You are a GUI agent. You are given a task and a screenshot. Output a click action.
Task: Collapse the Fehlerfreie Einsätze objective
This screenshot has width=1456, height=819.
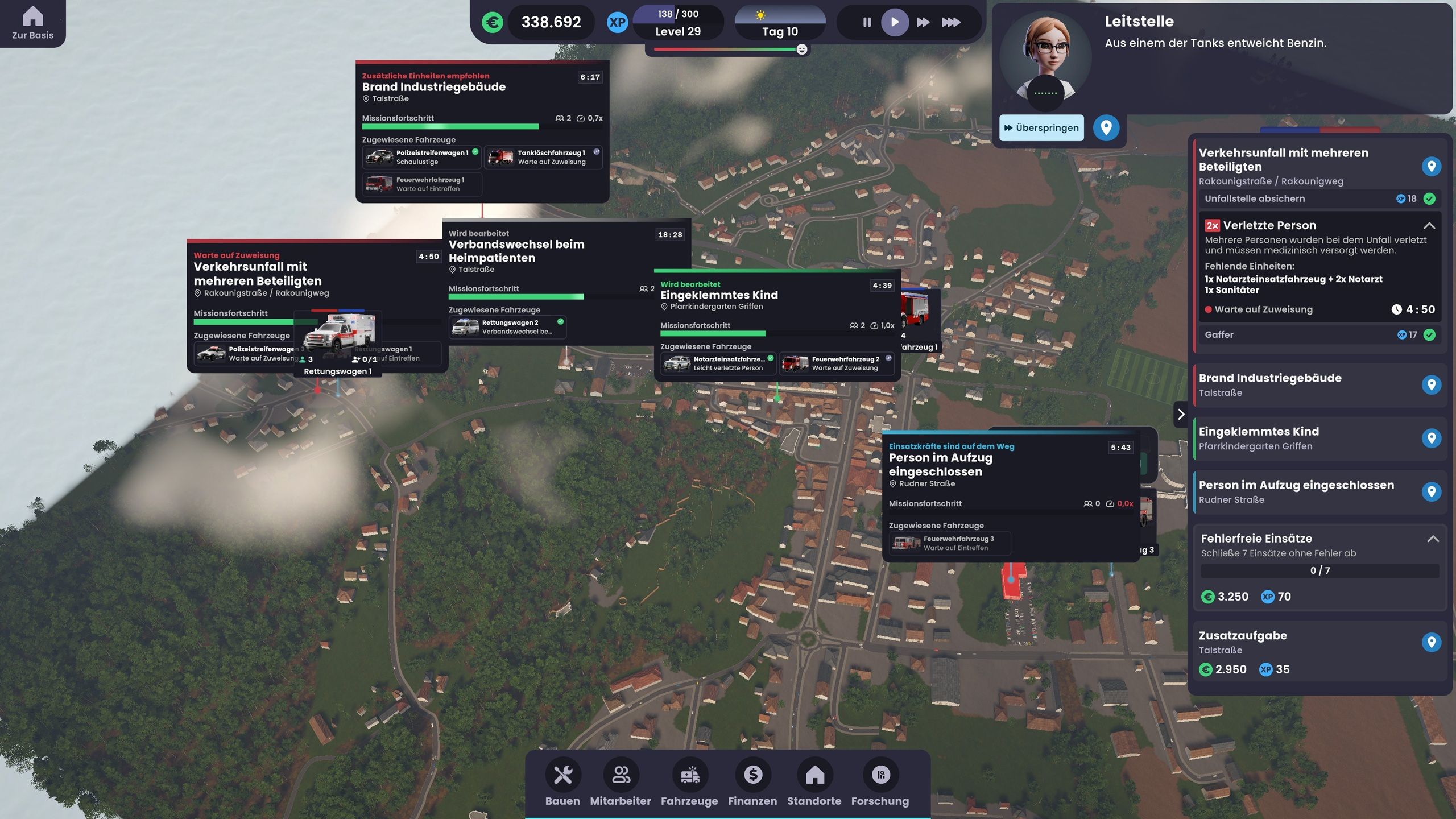[x=1433, y=539]
